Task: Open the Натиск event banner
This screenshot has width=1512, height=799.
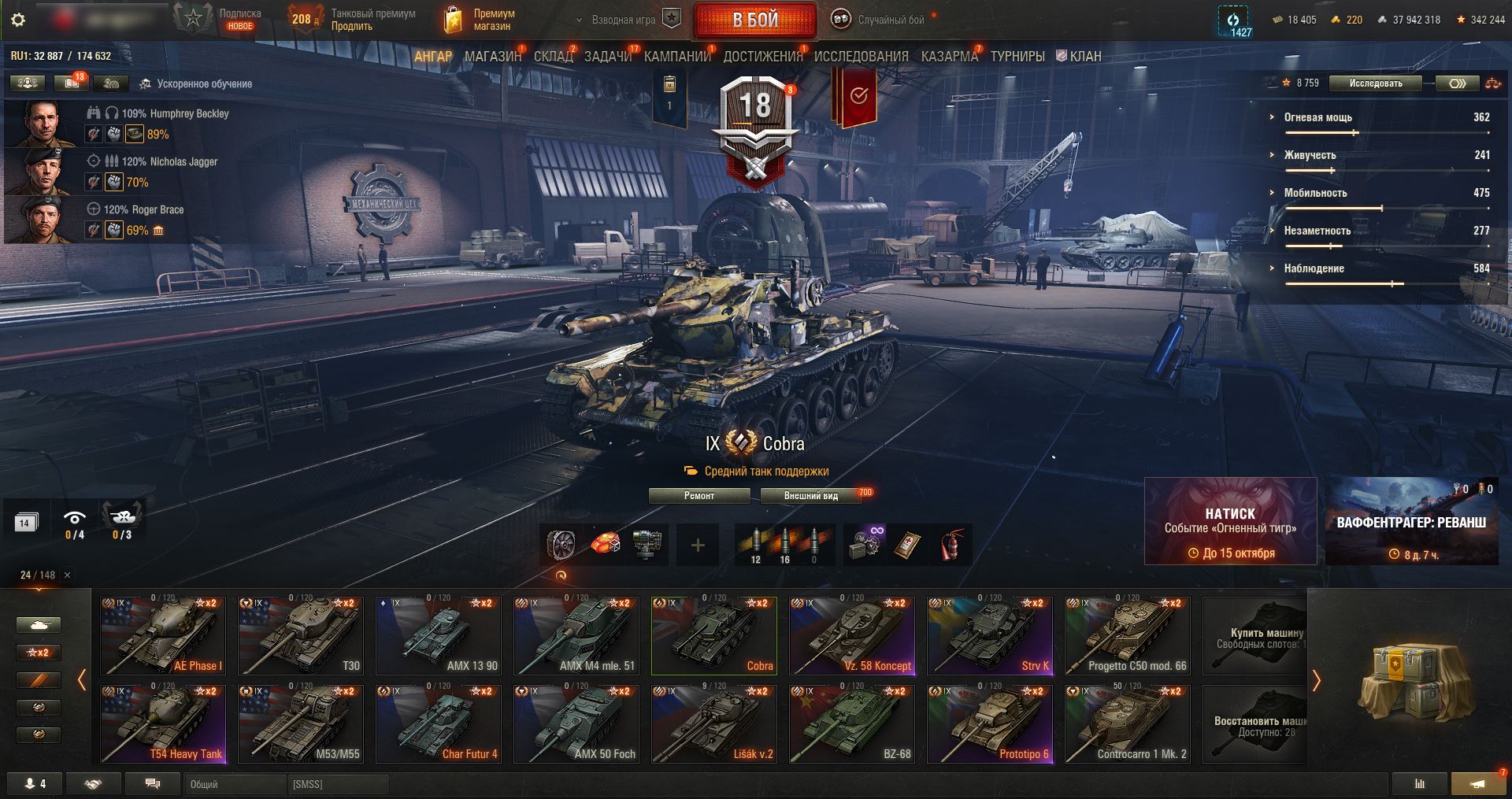Action: pyautogui.click(x=1230, y=521)
